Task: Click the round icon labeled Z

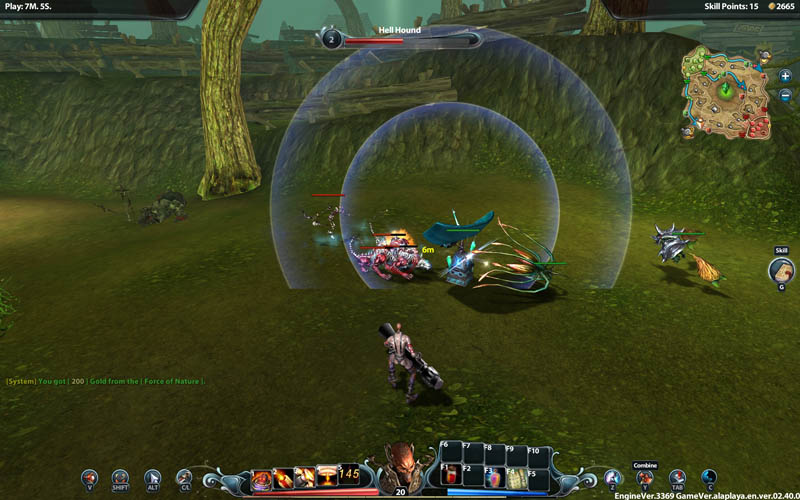Action: (x=612, y=478)
